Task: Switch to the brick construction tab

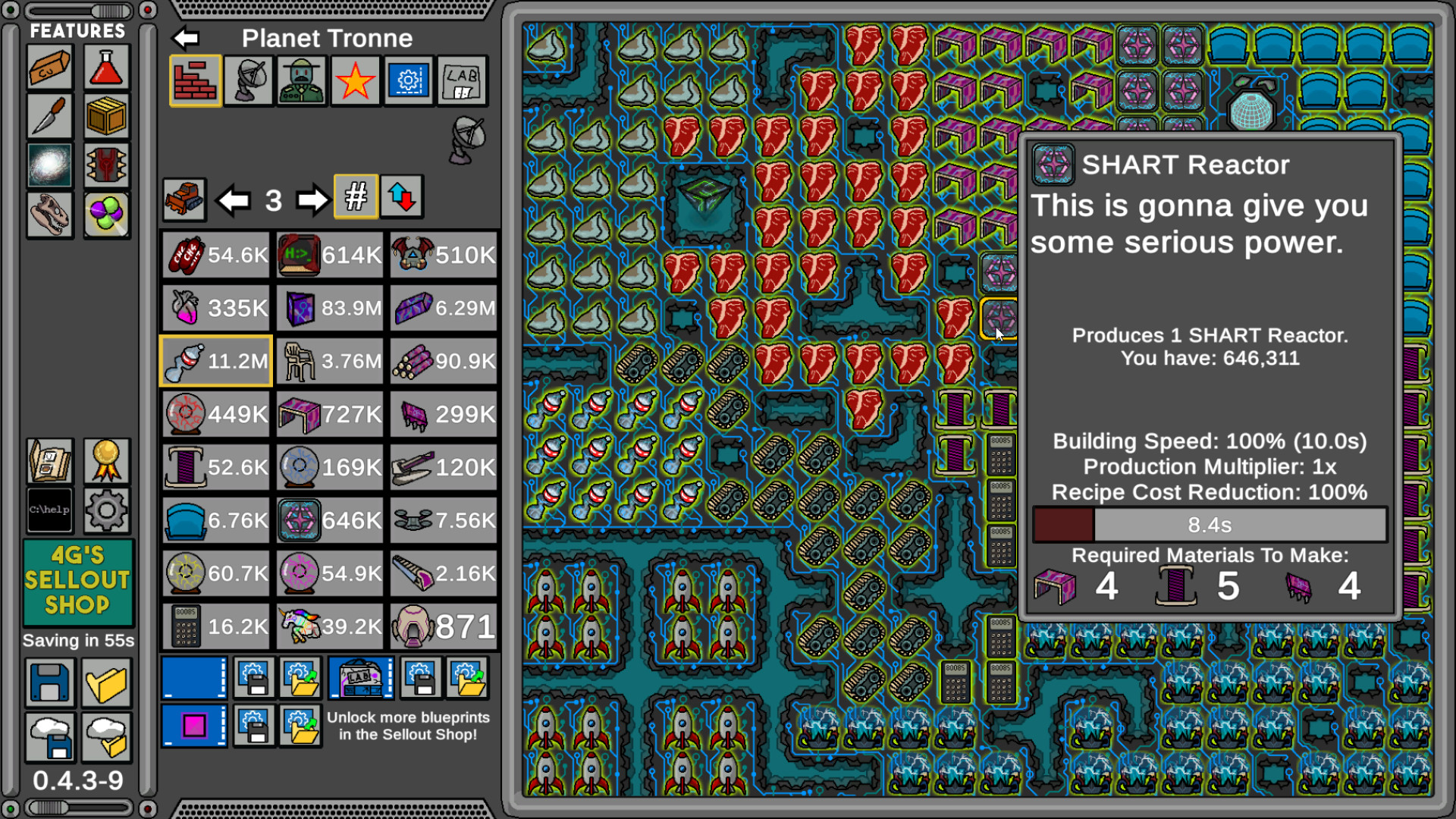Action: coord(194,81)
